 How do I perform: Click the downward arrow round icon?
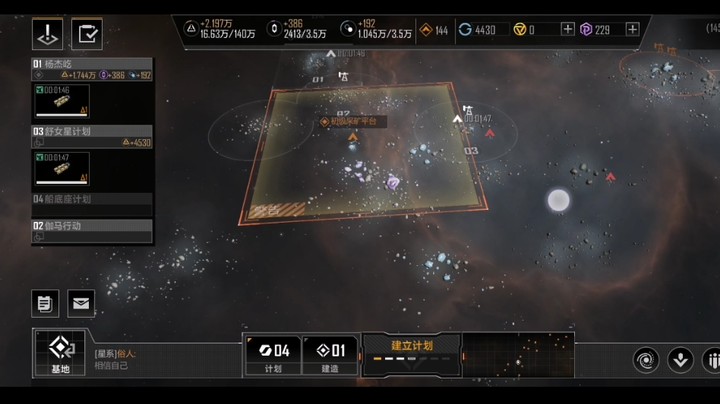pyautogui.click(x=680, y=359)
